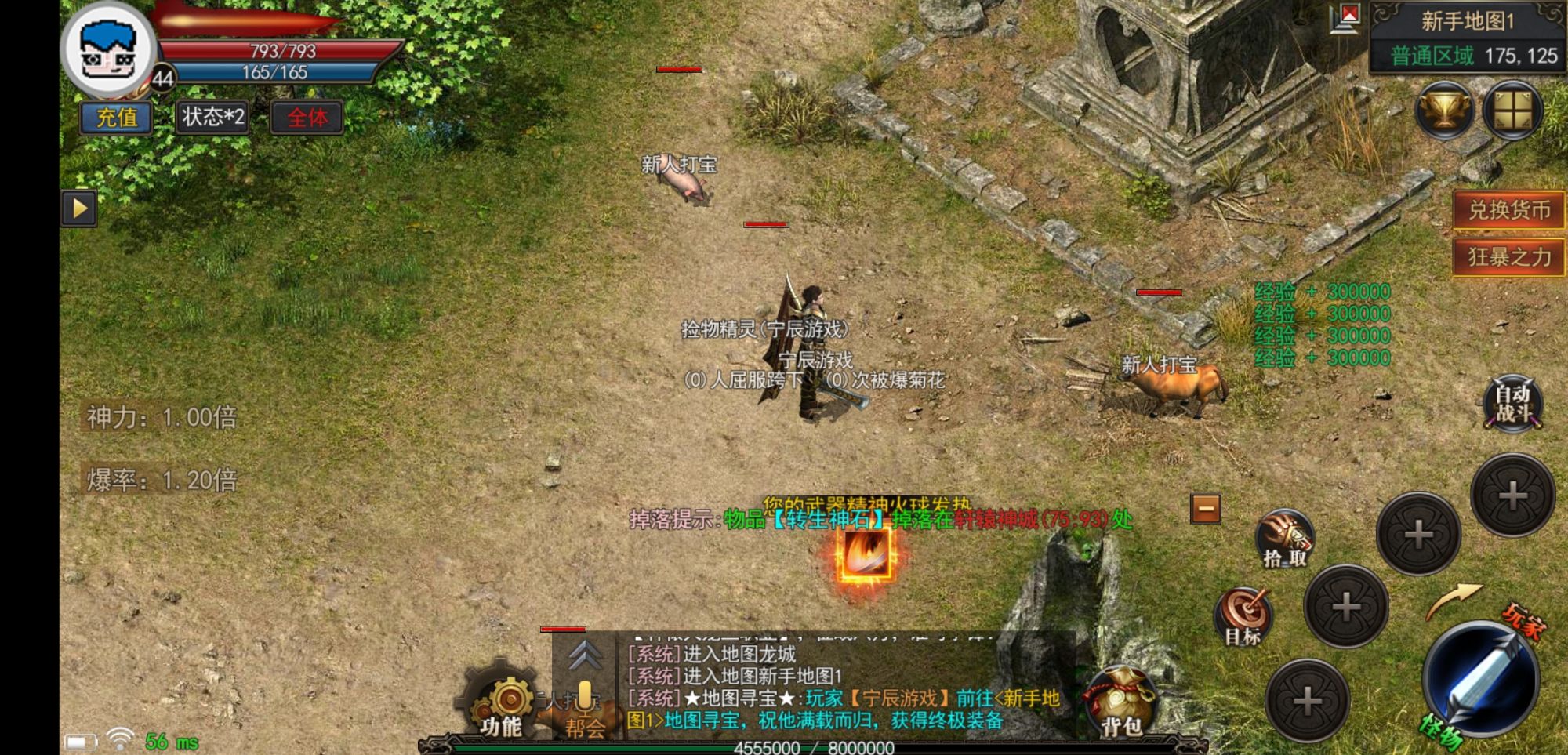
Task: Open the four-square grid menu icon
Action: click(1512, 111)
